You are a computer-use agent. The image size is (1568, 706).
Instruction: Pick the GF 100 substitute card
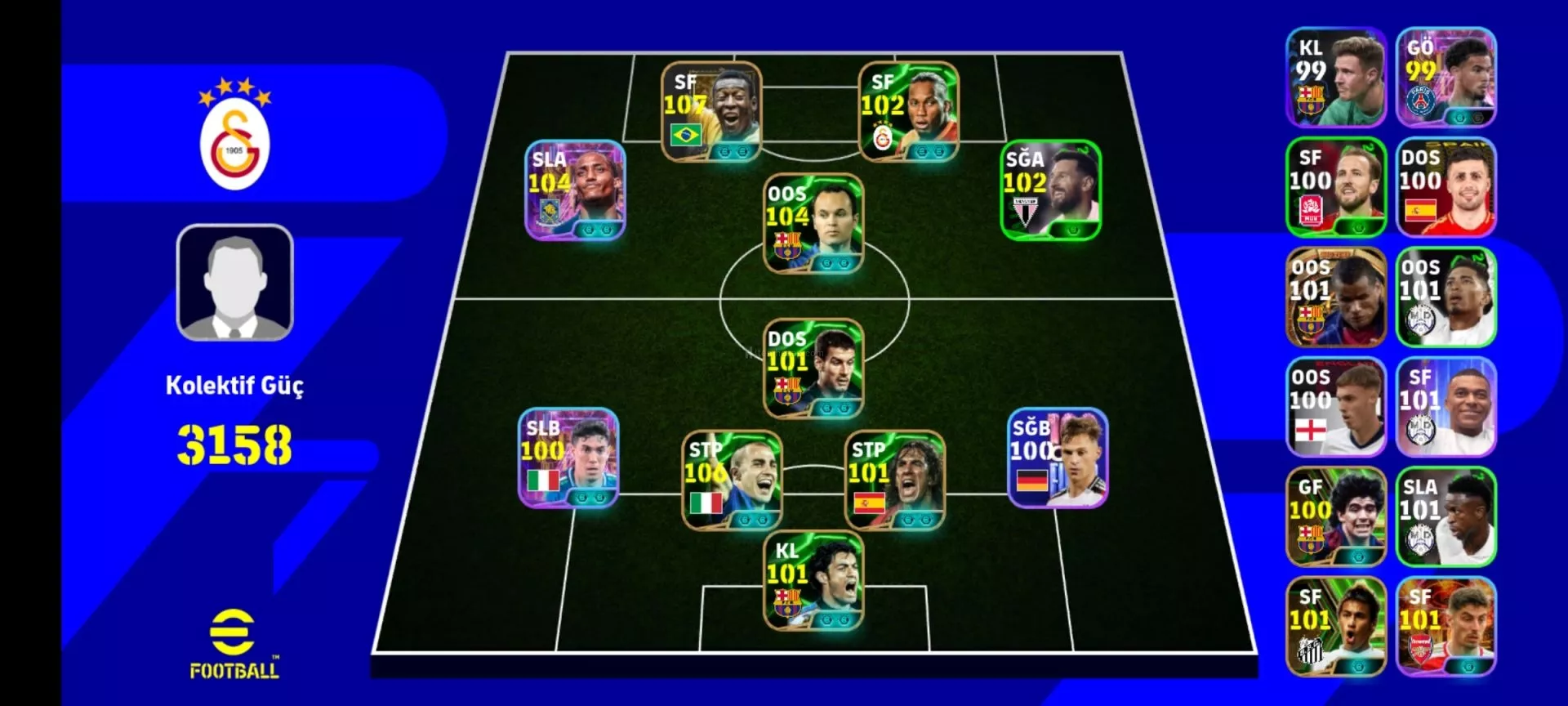click(1336, 516)
